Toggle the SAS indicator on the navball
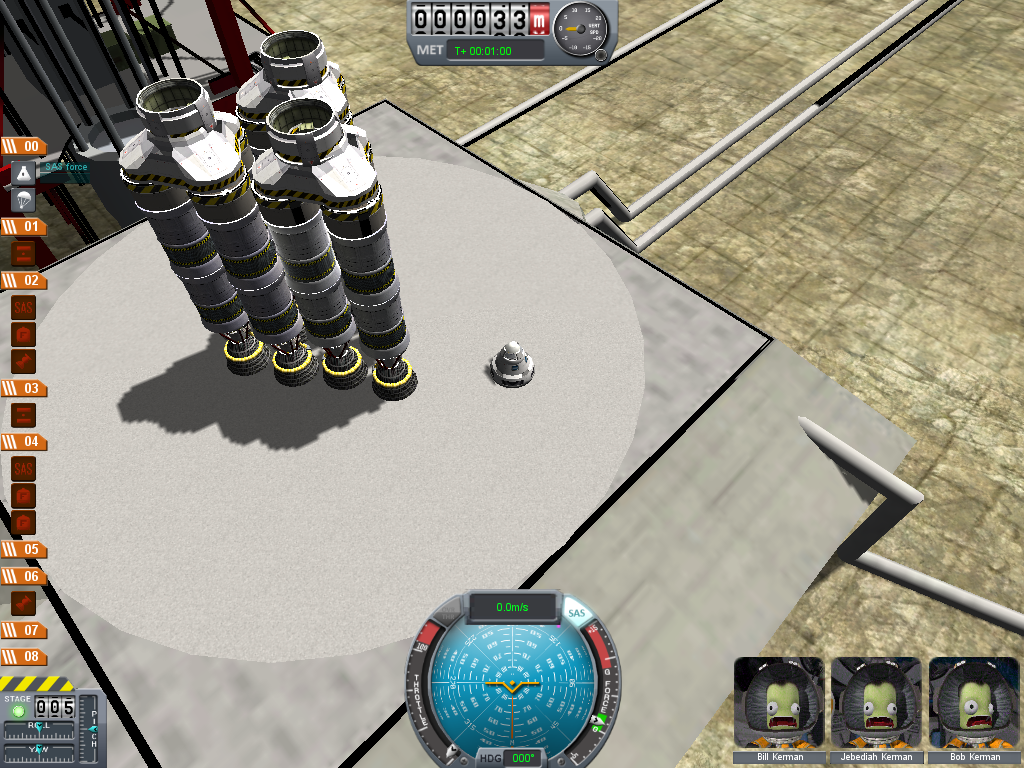This screenshot has height=768, width=1024. click(576, 613)
